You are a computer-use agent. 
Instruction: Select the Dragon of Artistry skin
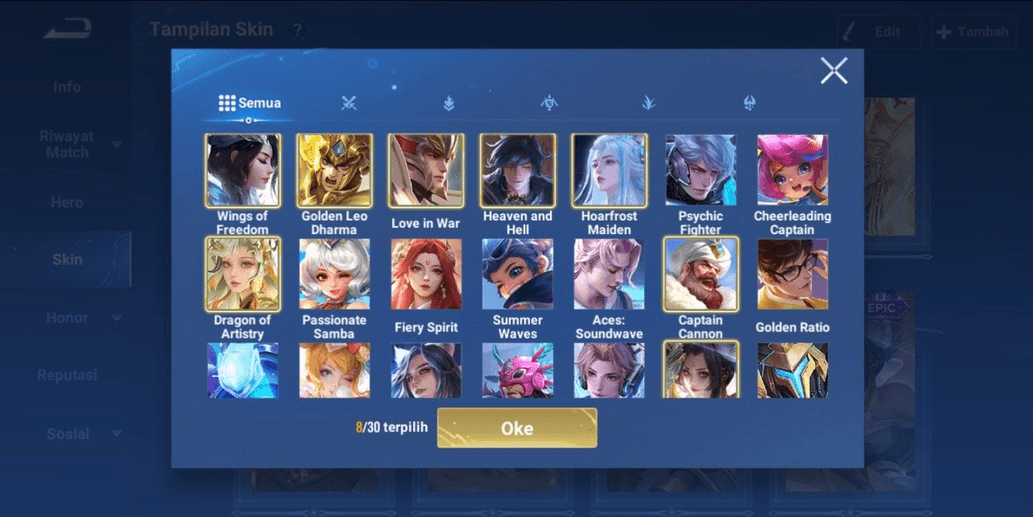click(x=243, y=274)
